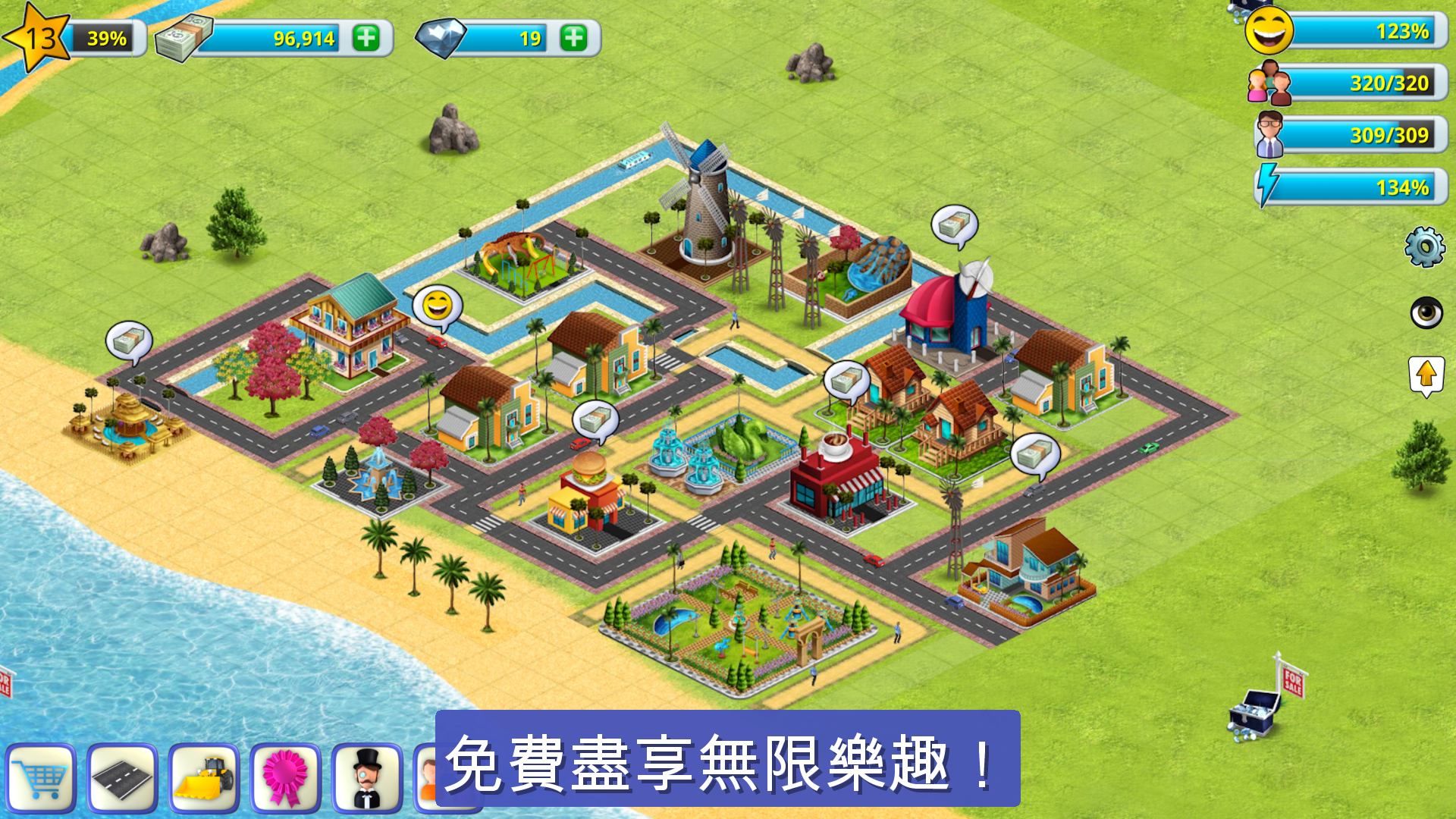The image size is (1456, 819).
Task: Toggle the eye icon to hide the HUD
Action: 1428,313
